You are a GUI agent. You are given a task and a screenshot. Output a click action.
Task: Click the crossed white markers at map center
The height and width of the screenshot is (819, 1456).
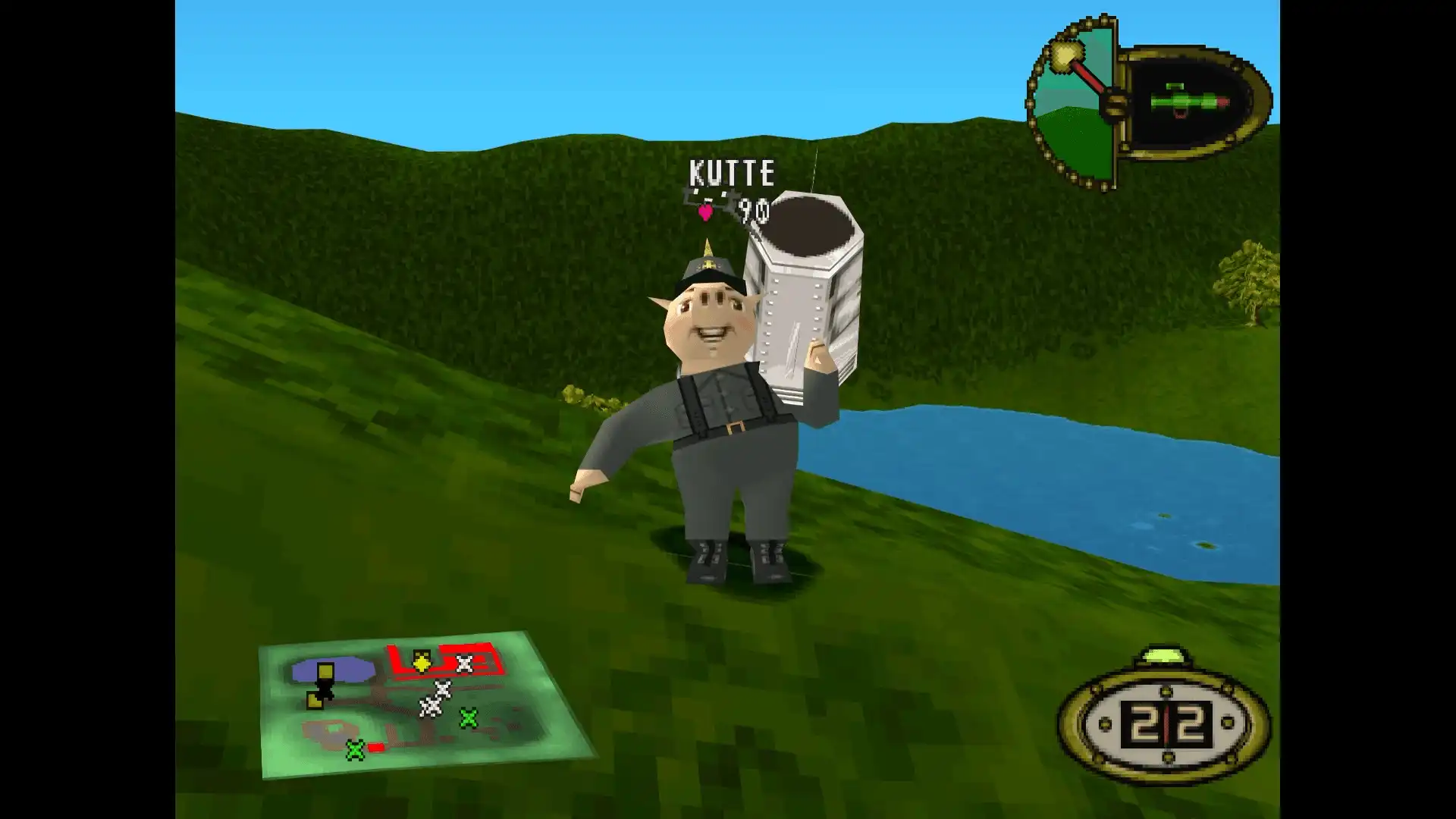tap(435, 698)
